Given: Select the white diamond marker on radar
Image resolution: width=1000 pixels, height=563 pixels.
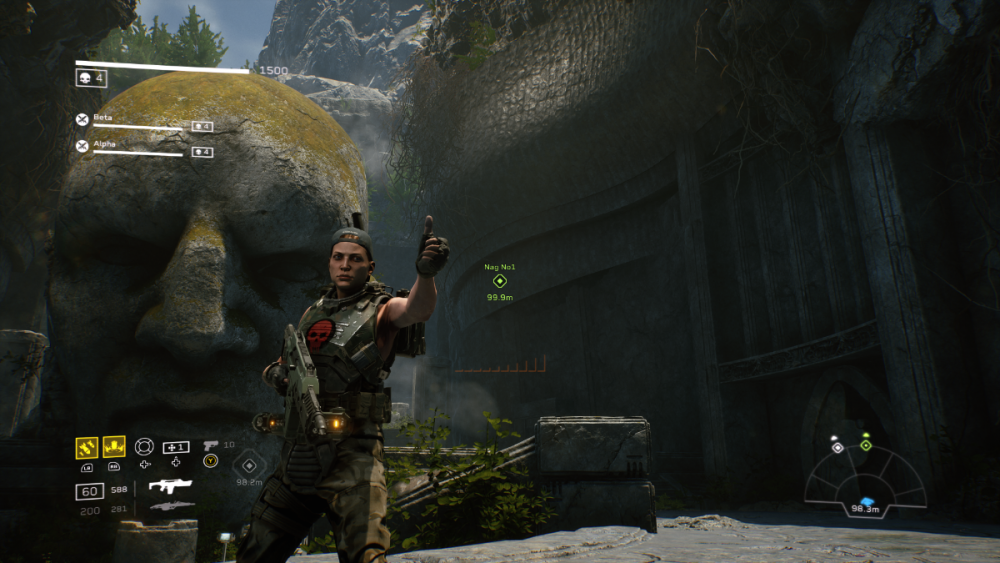Looking at the screenshot, I should coord(837,447).
